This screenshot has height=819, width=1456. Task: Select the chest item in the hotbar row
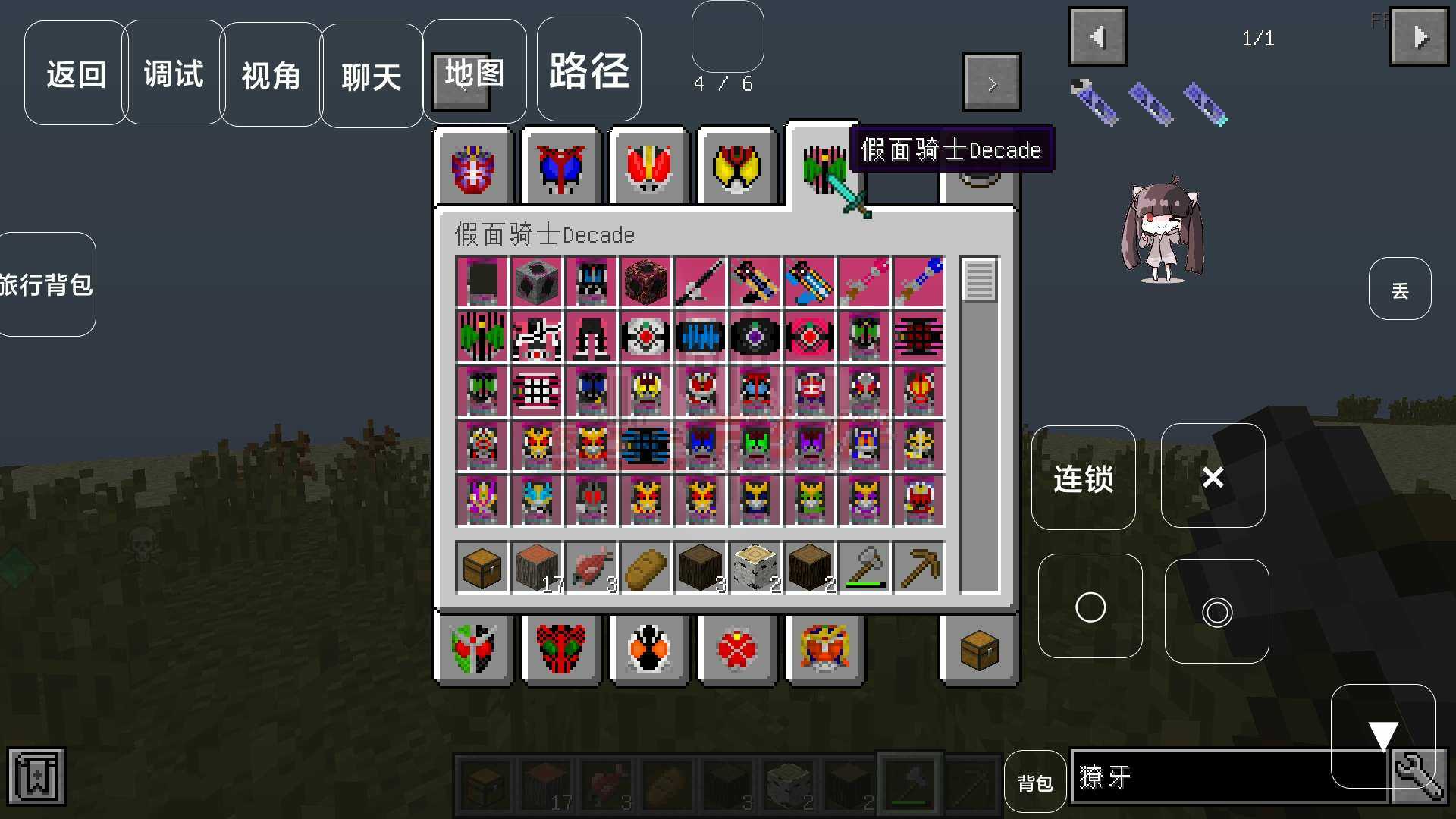[484, 781]
